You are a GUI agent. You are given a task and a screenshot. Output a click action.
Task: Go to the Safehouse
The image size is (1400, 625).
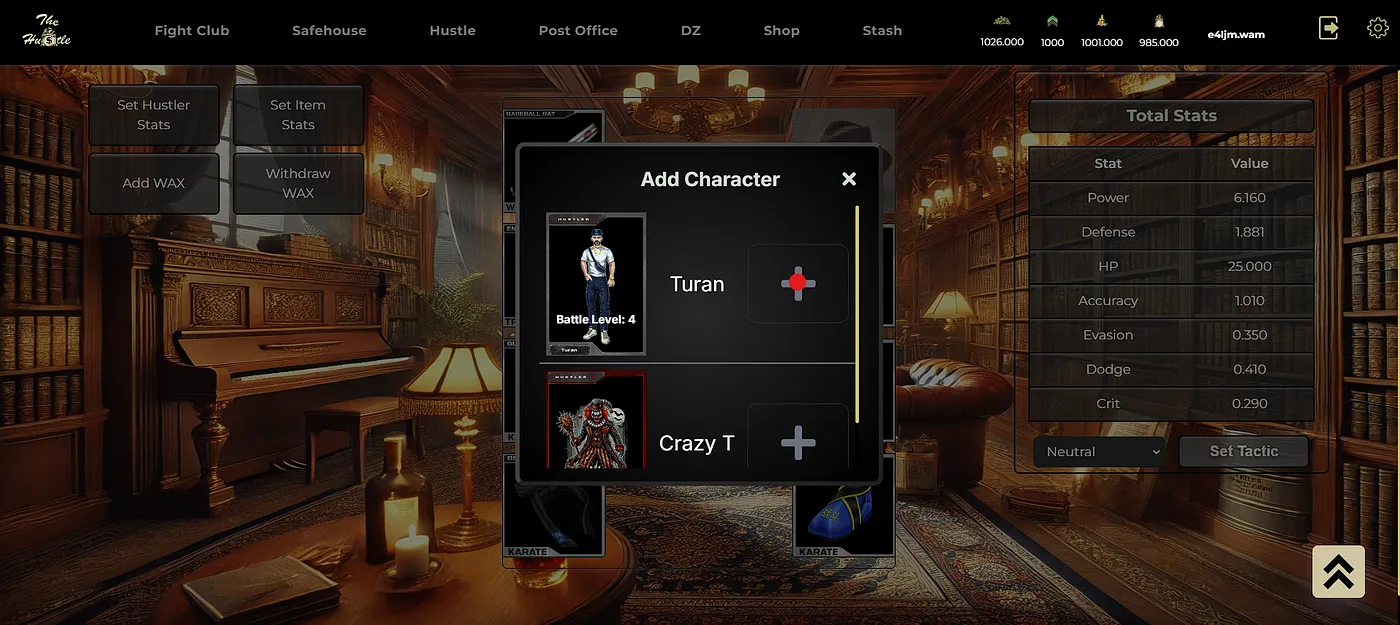coord(329,31)
